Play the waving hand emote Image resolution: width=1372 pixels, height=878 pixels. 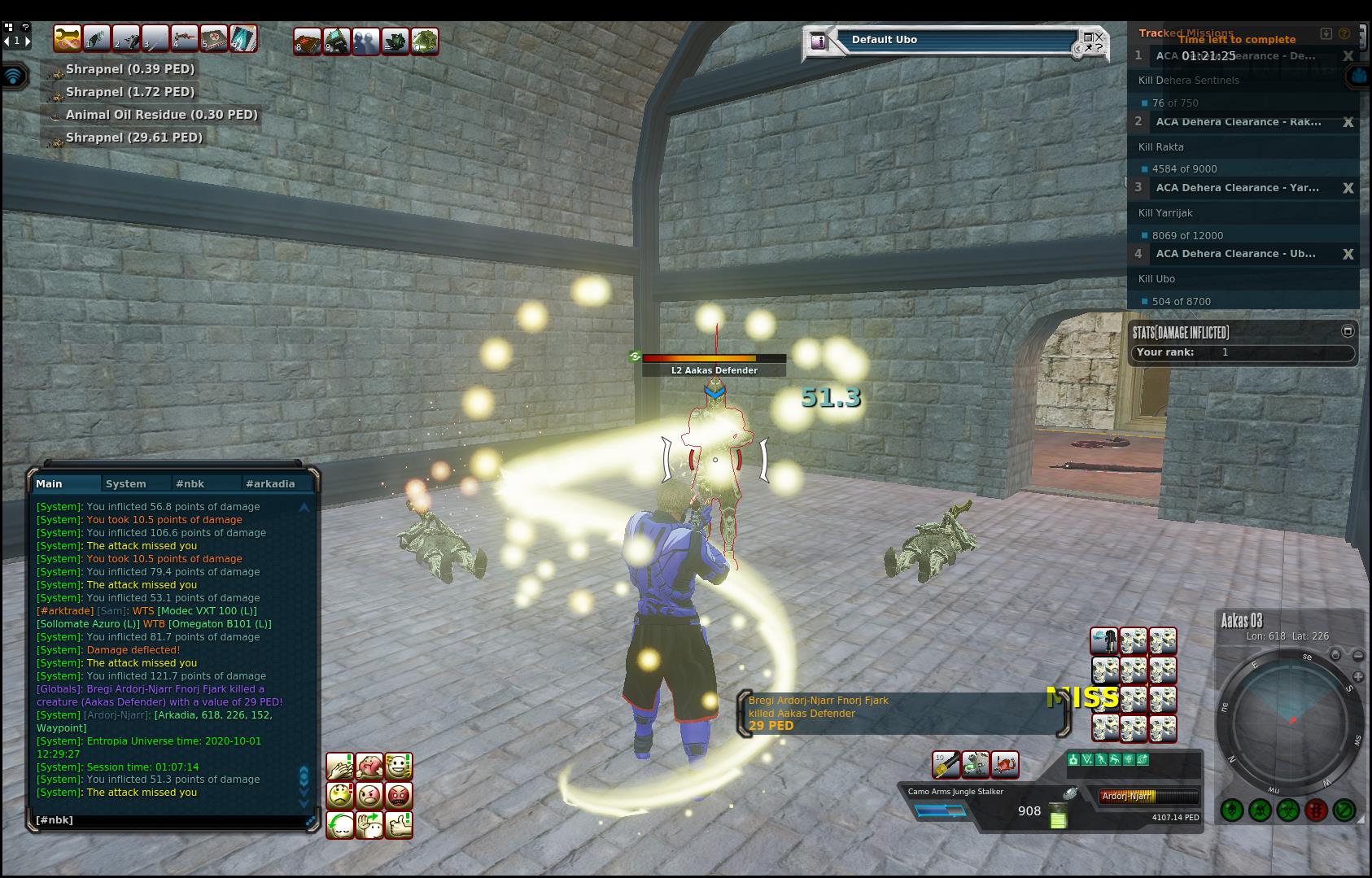369,824
